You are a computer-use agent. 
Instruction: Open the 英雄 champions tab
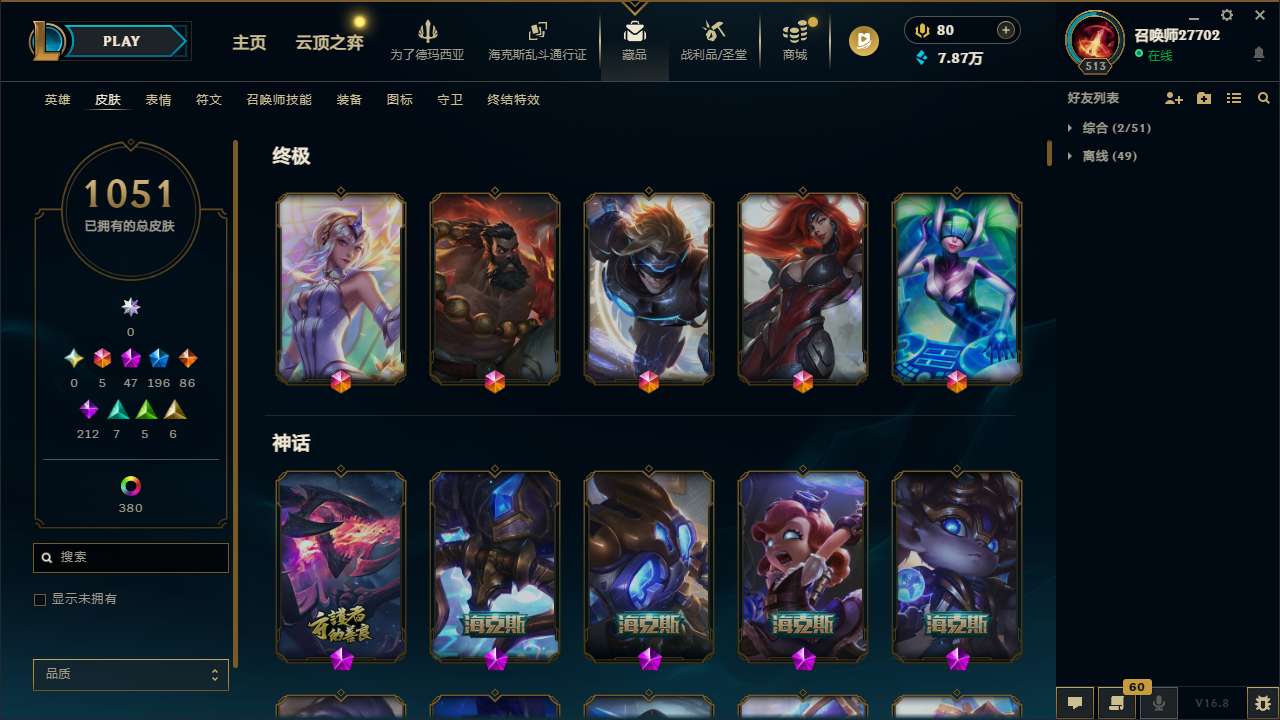pyautogui.click(x=57, y=100)
